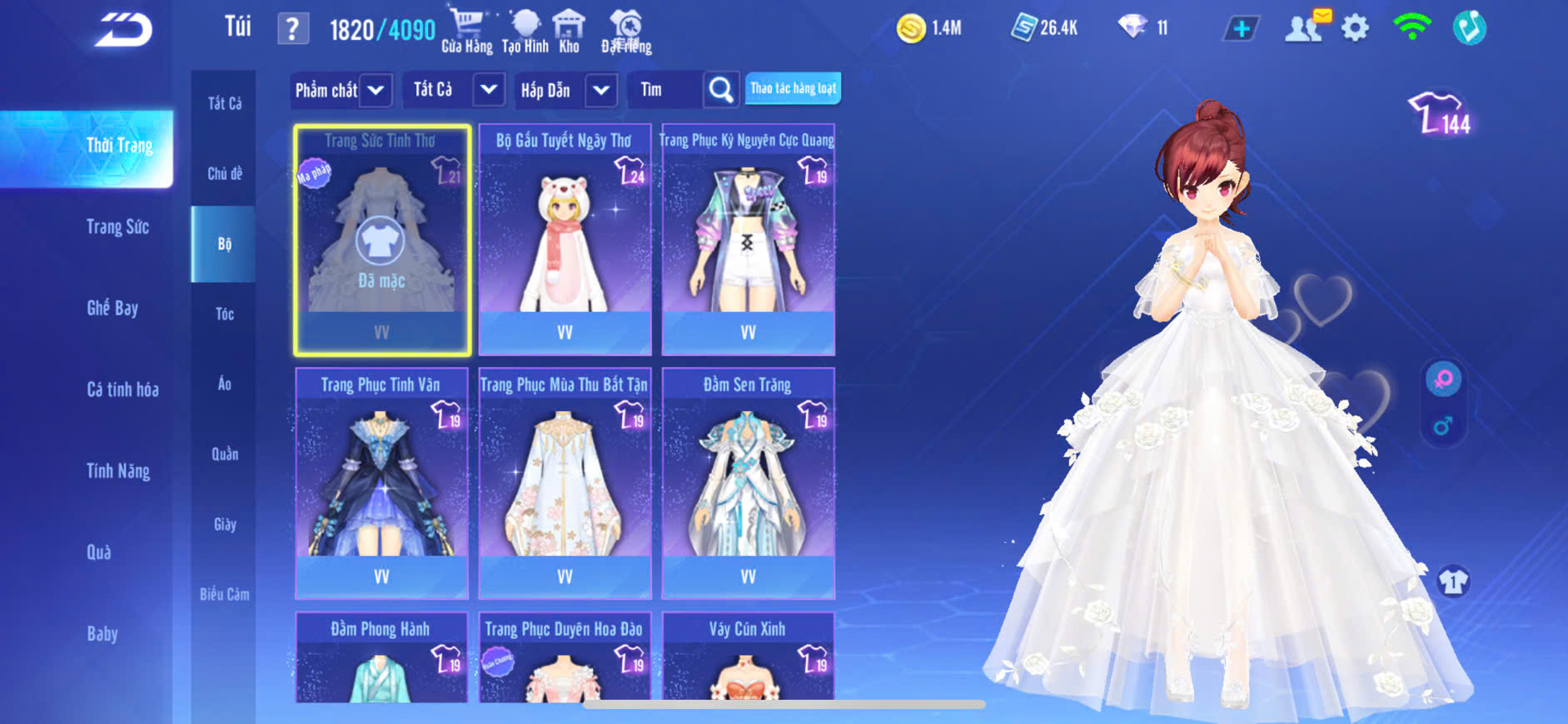The width and height of the screenshot is (1568, 724).
Task: Choose the Trang Phục Tinh Vân outfit
Action: [381, 483]
